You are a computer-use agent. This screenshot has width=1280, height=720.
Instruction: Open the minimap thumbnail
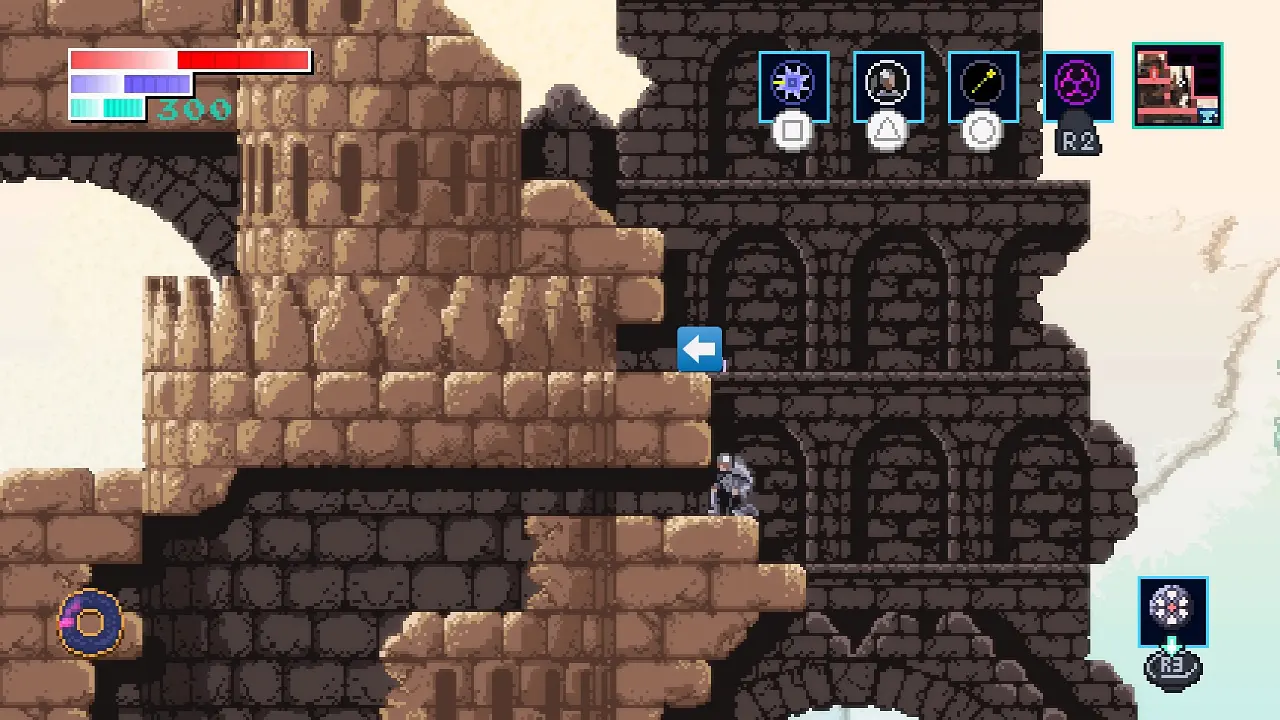tap(1177, 85)
